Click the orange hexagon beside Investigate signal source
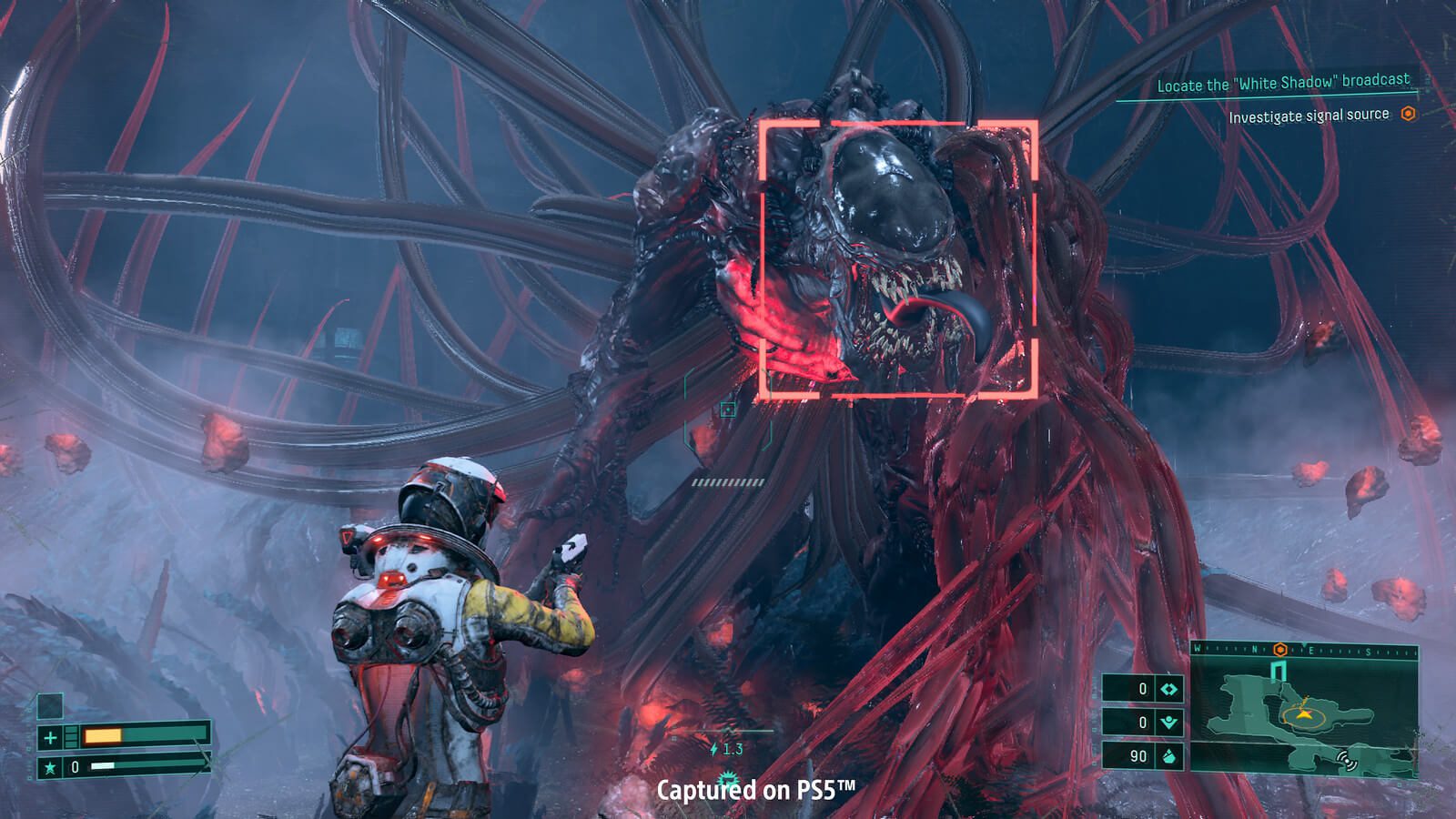The height and width of the screenshot is (819, 1456). point(1408,116)
